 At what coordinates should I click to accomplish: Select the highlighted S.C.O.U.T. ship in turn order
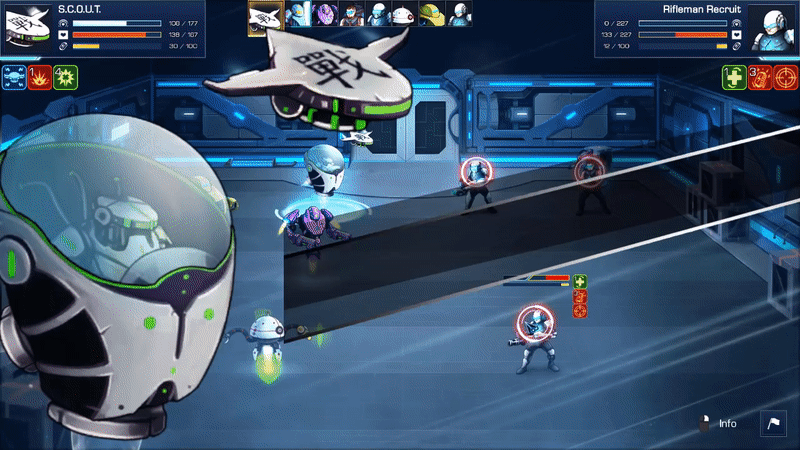264,14
